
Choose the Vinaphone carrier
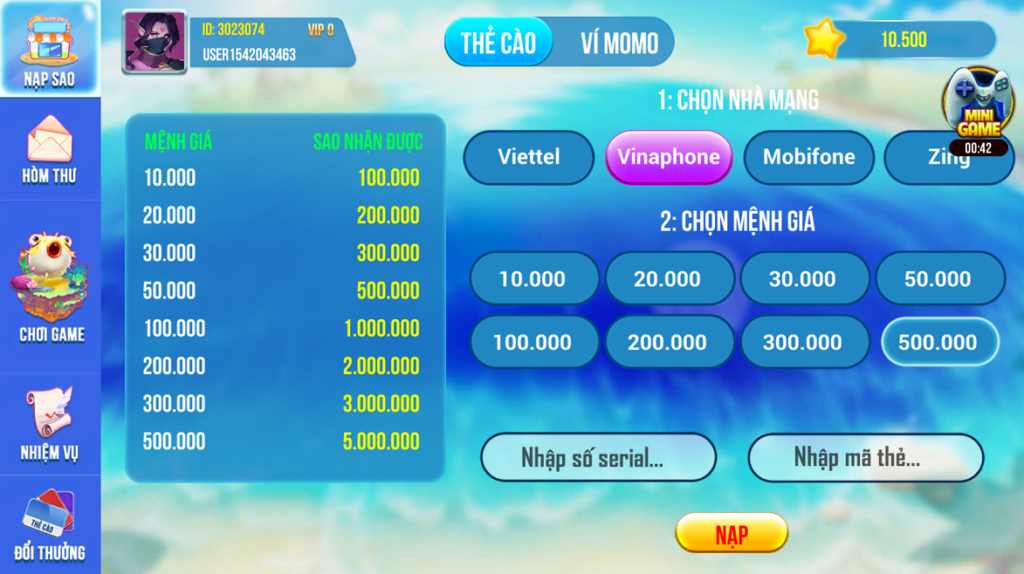pos(668,157)
